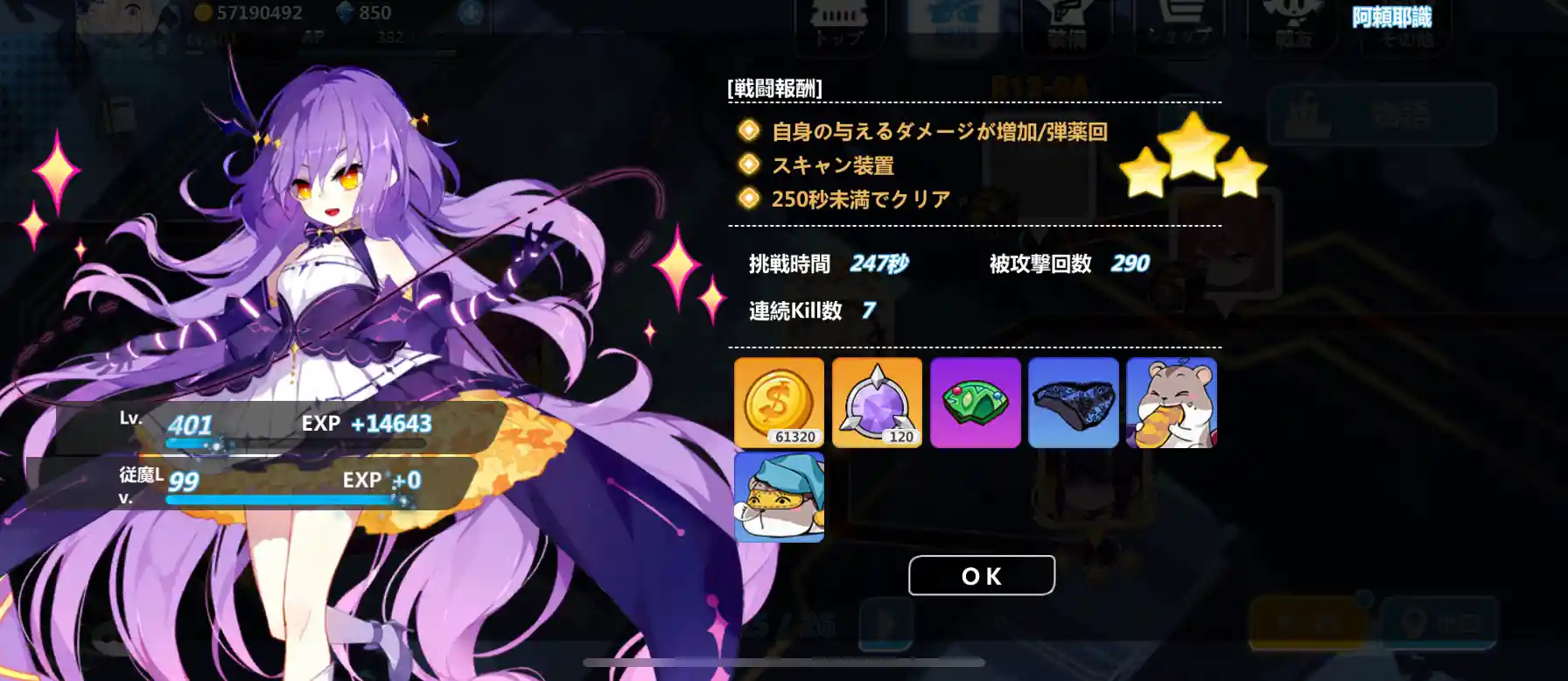This screenshot has height=681, width=1568.
Task: Open the purple crystal reward showing 120
Action: (875, 403)
